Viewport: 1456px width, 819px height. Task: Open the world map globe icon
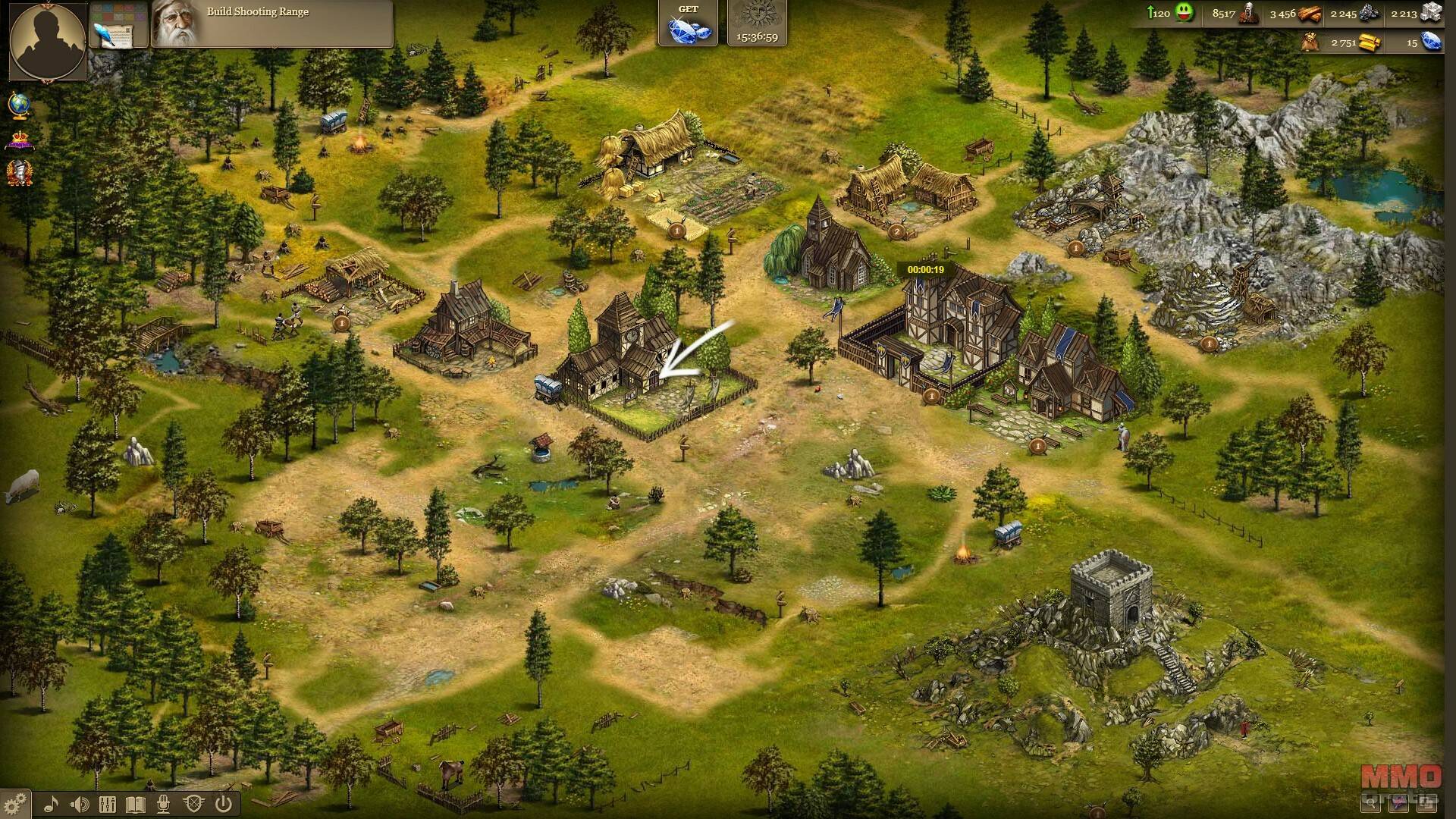20,105
